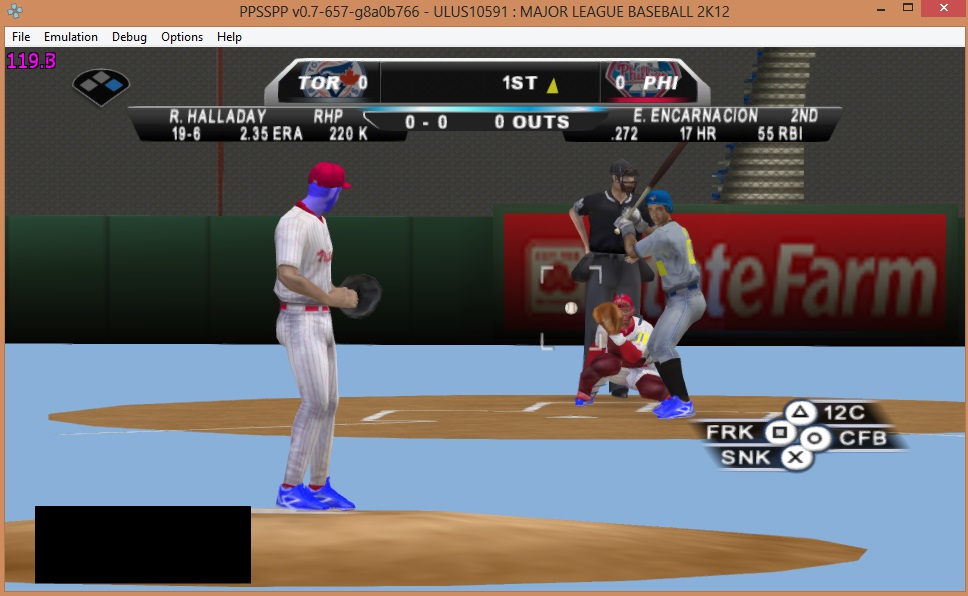This screenshot has width=968, height=596.
Task: Close the PPSSPP window
Action: tap(944, 12)
